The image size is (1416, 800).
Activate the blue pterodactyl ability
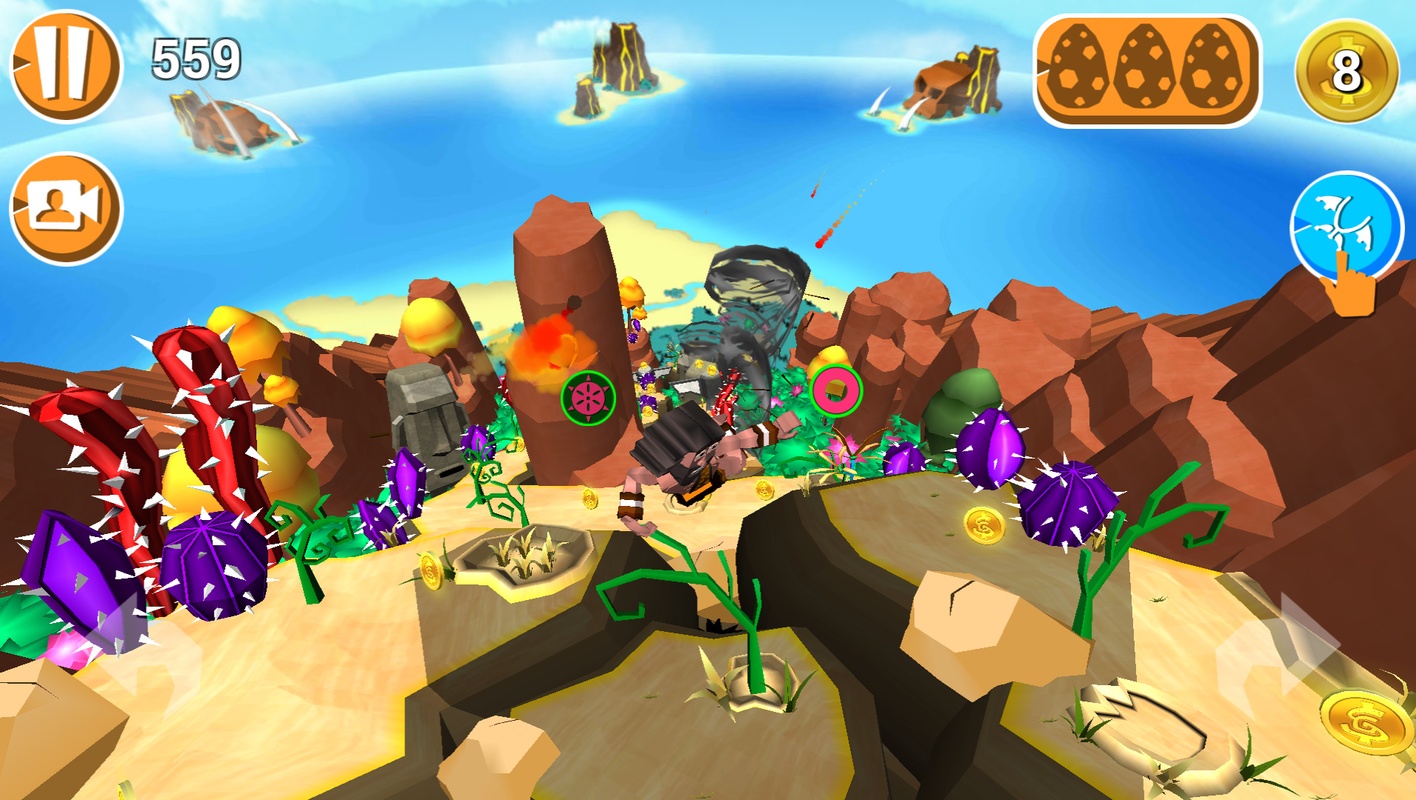(1346, 228)
